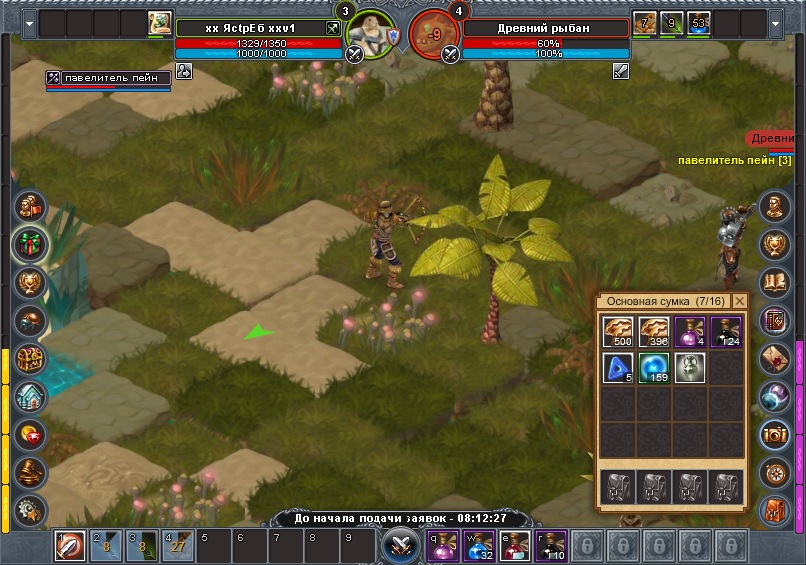Pick the pink potion with 4 left
The image size is (806, 565).
pyautogui.click(x=690, y=332)
